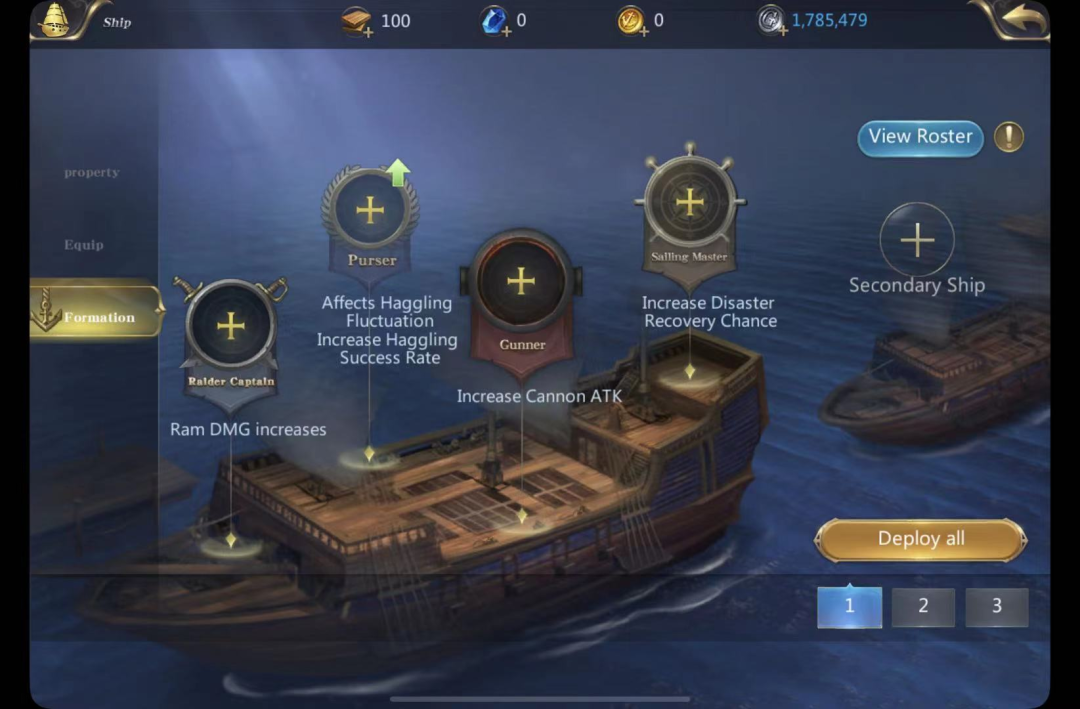Assign a Raider Captain crew slot

[231, 326]
